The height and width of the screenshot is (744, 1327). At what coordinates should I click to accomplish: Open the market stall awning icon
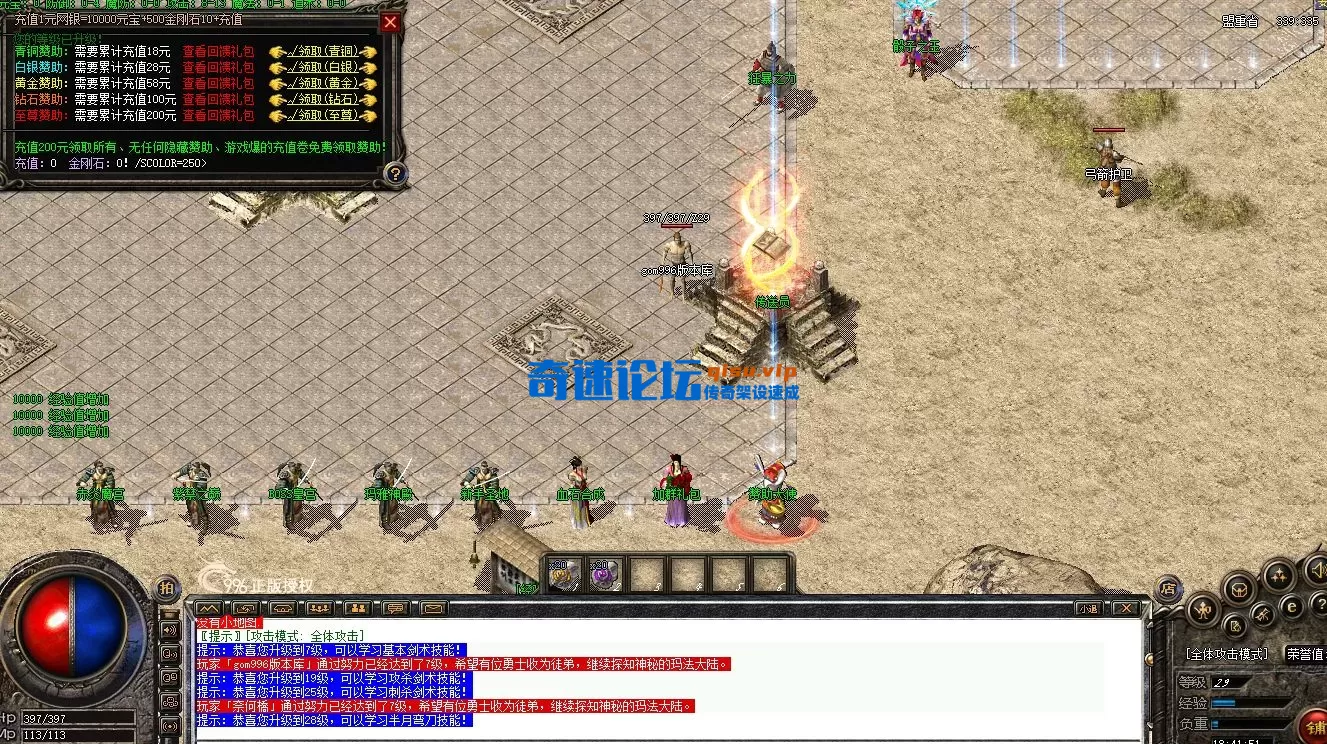(282, 608)
